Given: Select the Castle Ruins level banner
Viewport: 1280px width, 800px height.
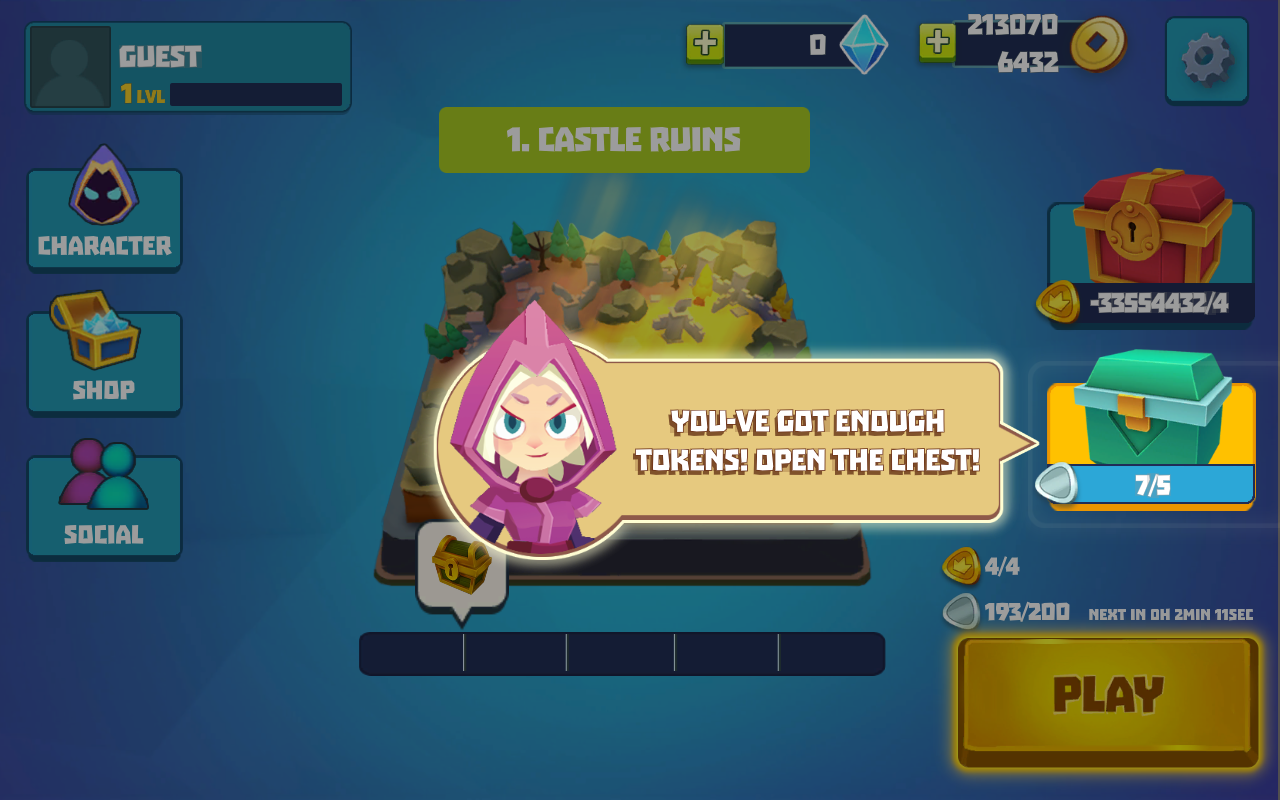Looking at the screenshot, I should point(624,140).
